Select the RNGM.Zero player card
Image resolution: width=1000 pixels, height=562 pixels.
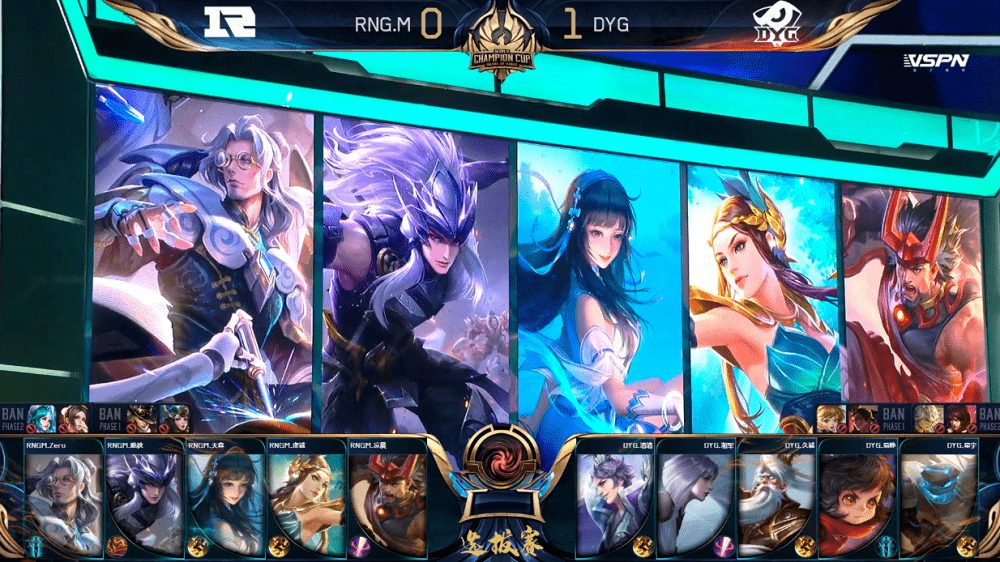pos(64,497)
